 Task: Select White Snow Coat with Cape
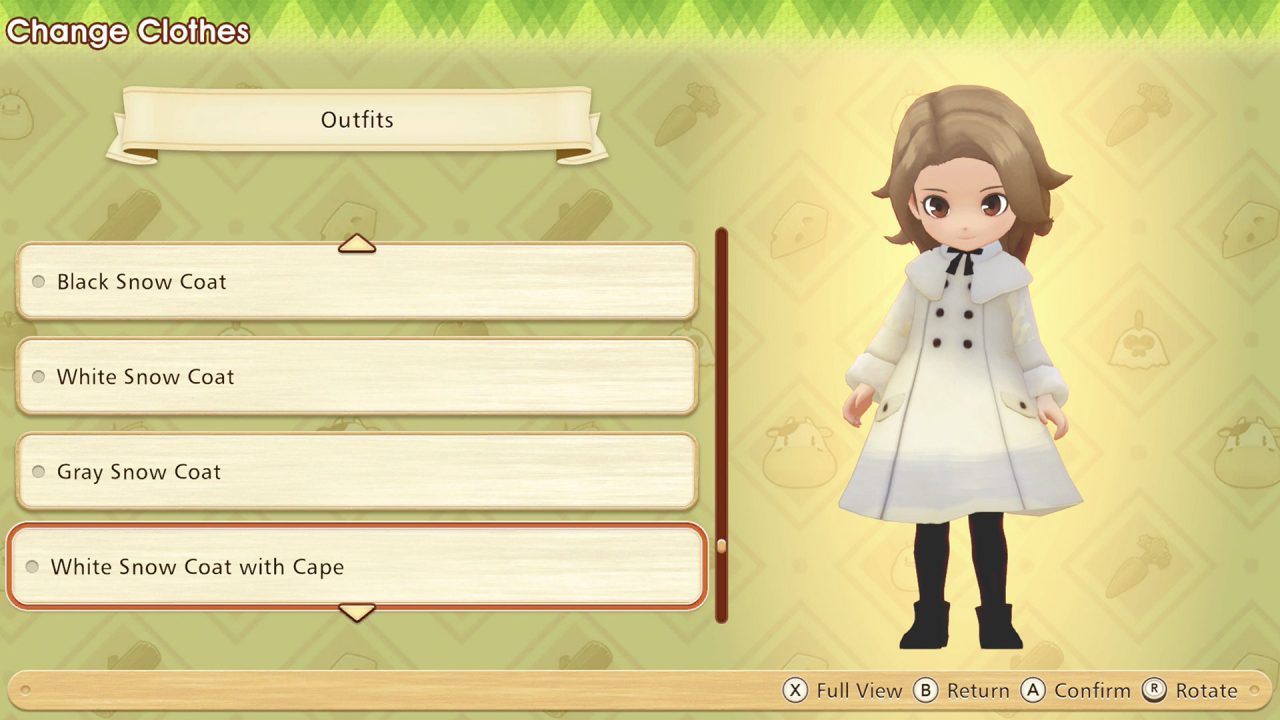pyautogui.click(x=356, y=567)
